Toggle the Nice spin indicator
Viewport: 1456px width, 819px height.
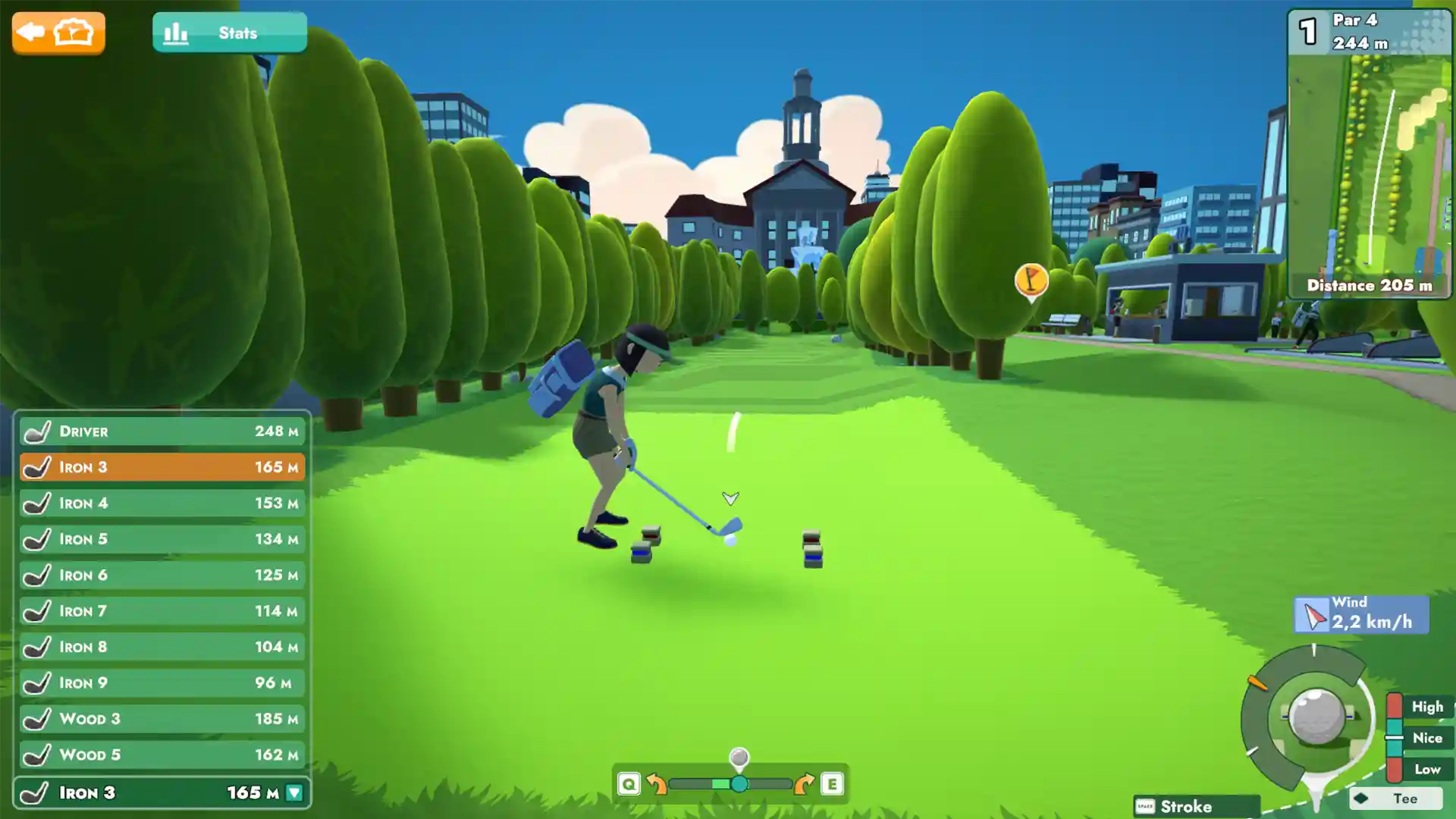1427,737
